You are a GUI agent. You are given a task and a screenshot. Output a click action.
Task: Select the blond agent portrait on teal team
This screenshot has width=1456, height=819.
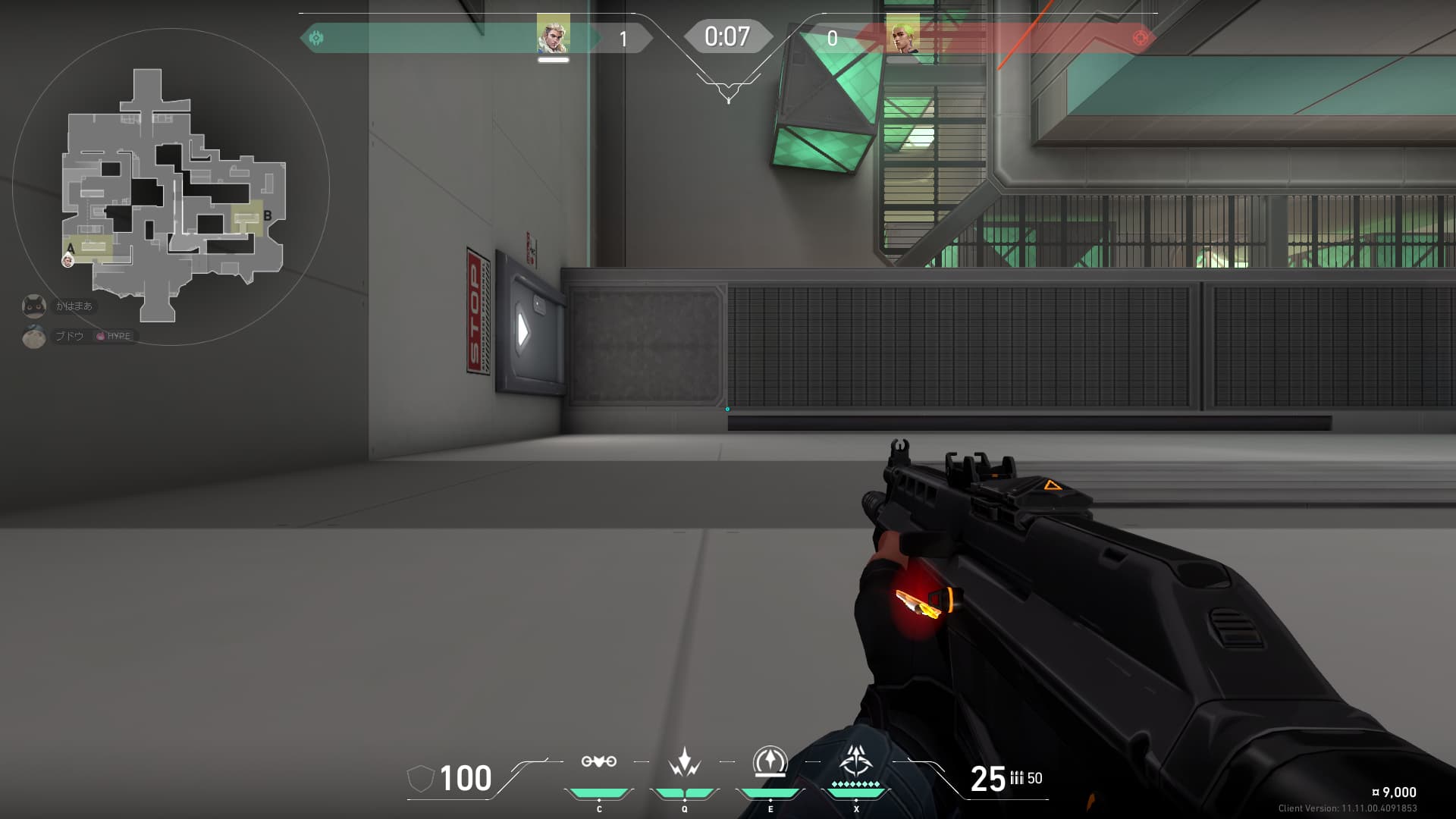(x=553, y=35)
